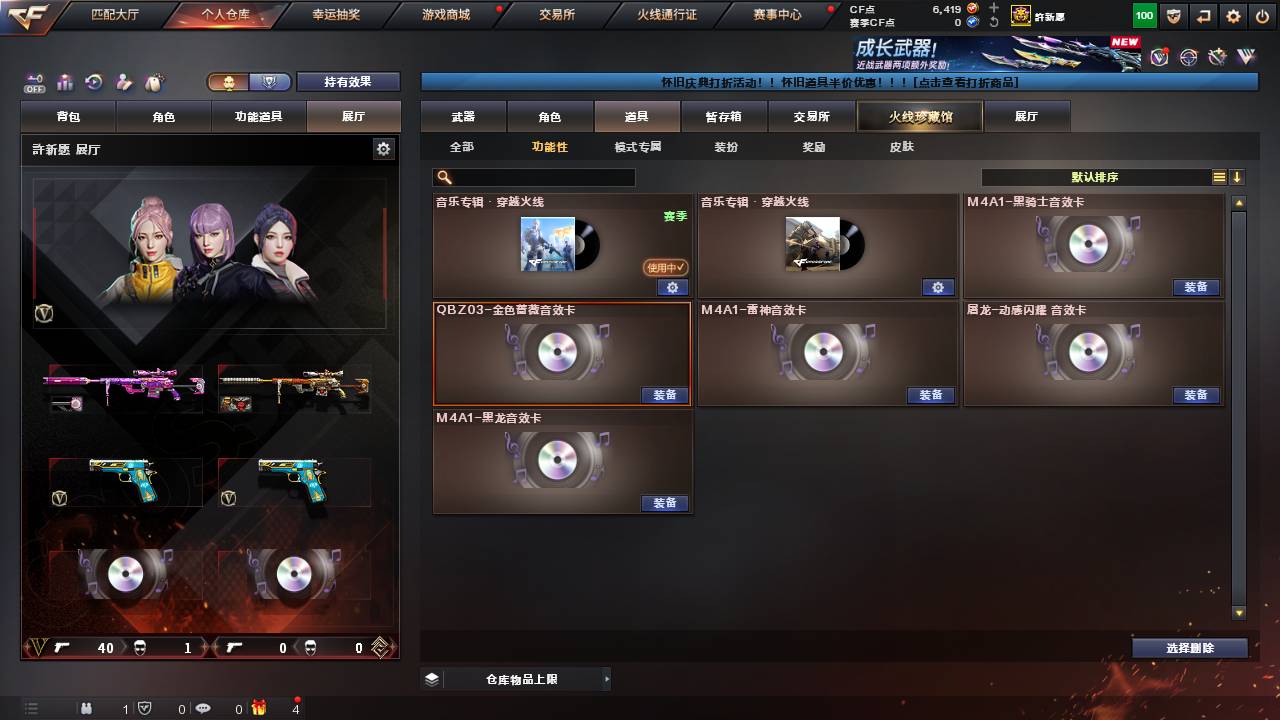
Task: Switch the chick/shield display toggle to shield
Action: pyautogui.click(x=272, y=81)
